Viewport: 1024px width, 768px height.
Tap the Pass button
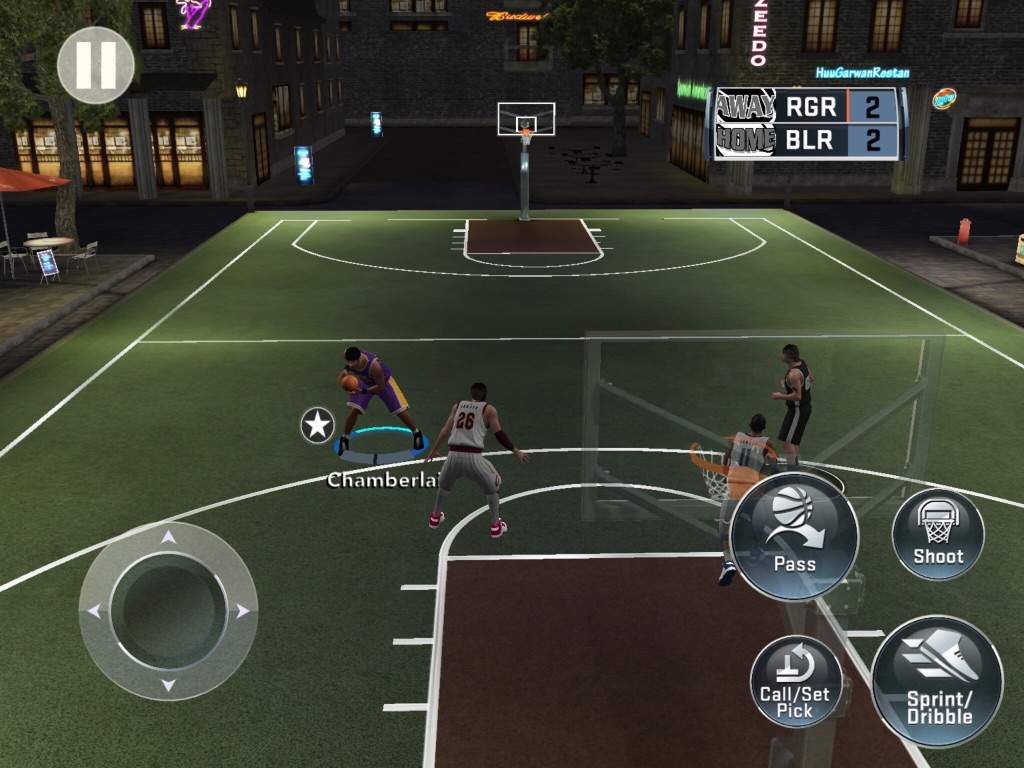tap(794, 535)
